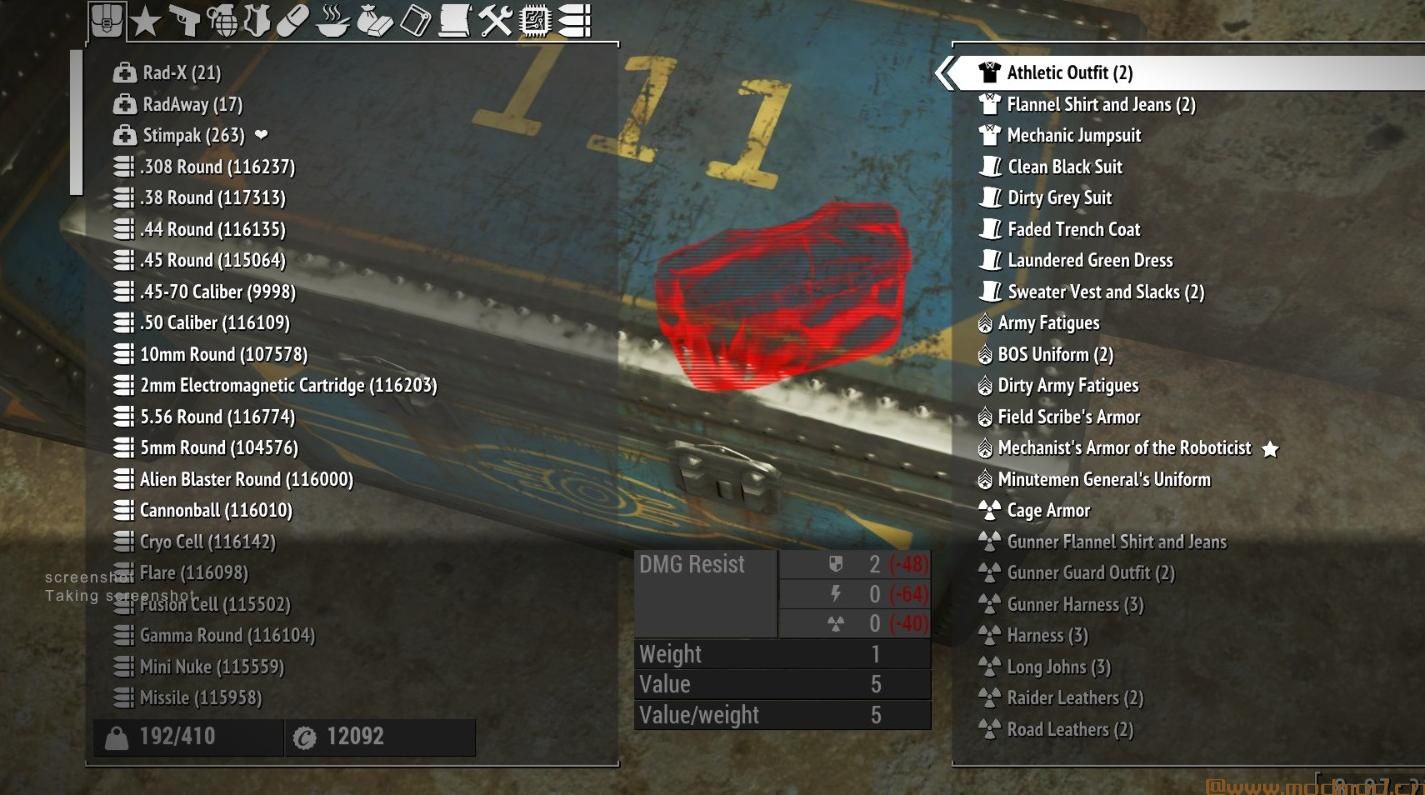Take Mechanist's Armor of the Roboticist

click(x=1124, y=448)
